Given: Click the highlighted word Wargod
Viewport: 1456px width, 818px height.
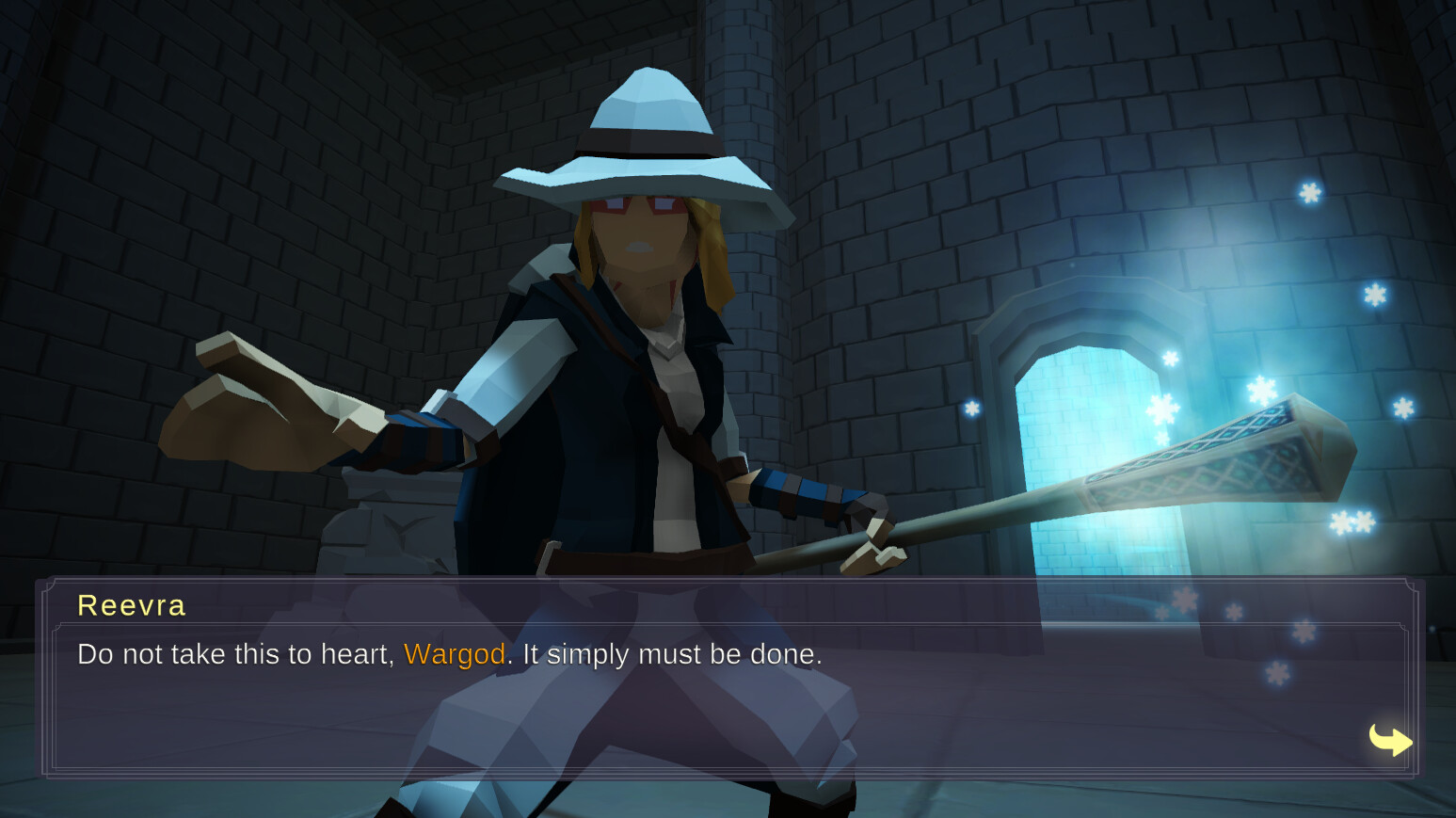Looking at the screenshot, I should click(455, 654).
